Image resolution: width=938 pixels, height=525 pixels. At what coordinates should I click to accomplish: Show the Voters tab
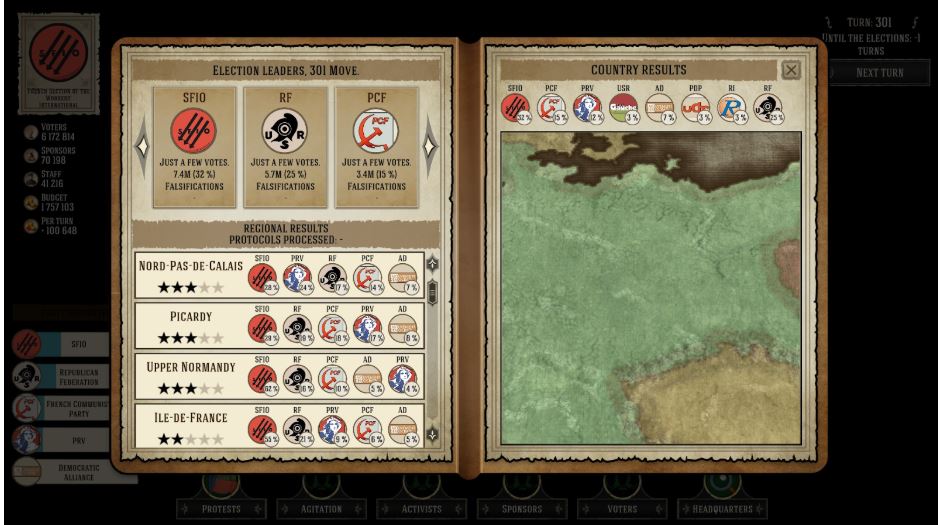click(621, 509)
